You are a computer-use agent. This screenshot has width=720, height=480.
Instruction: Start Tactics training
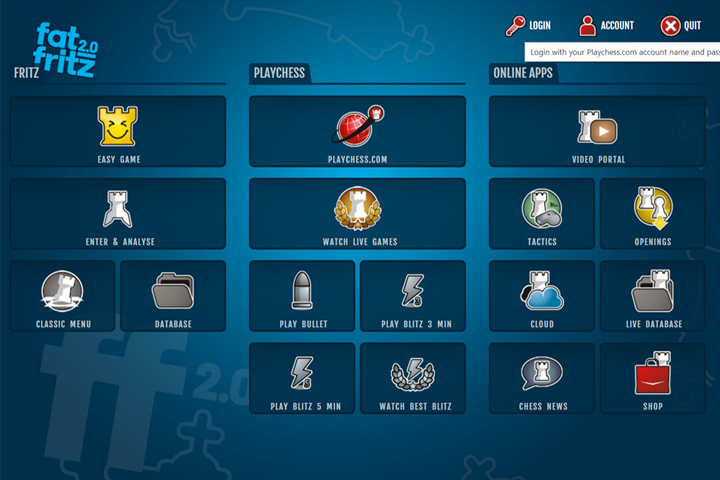tap(541, 214)
